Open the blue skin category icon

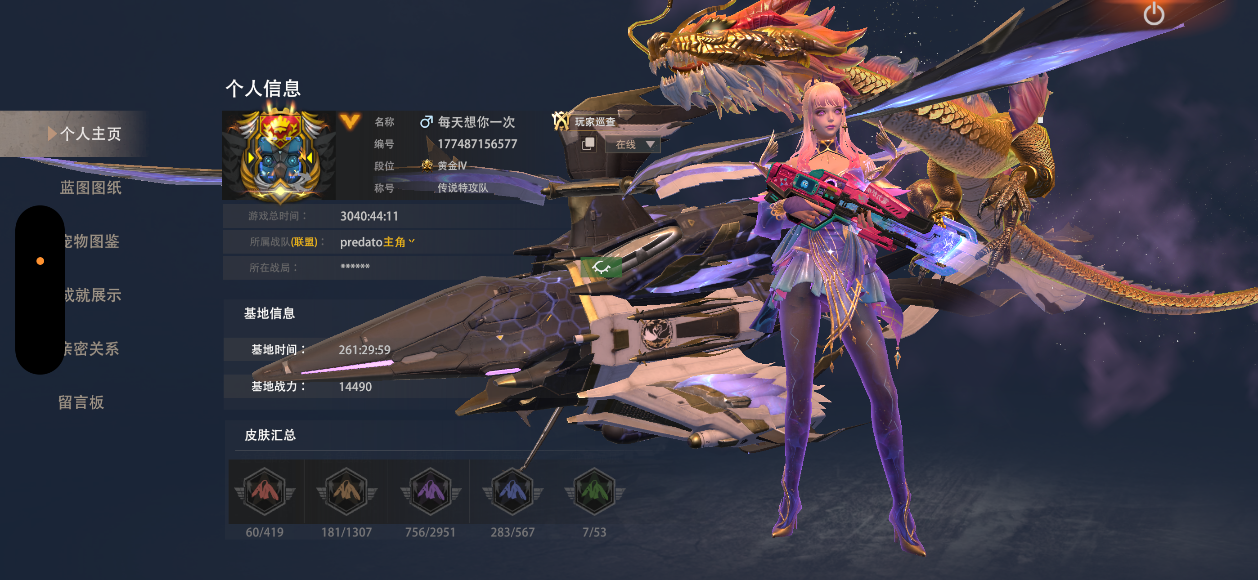tap(512, 491)
